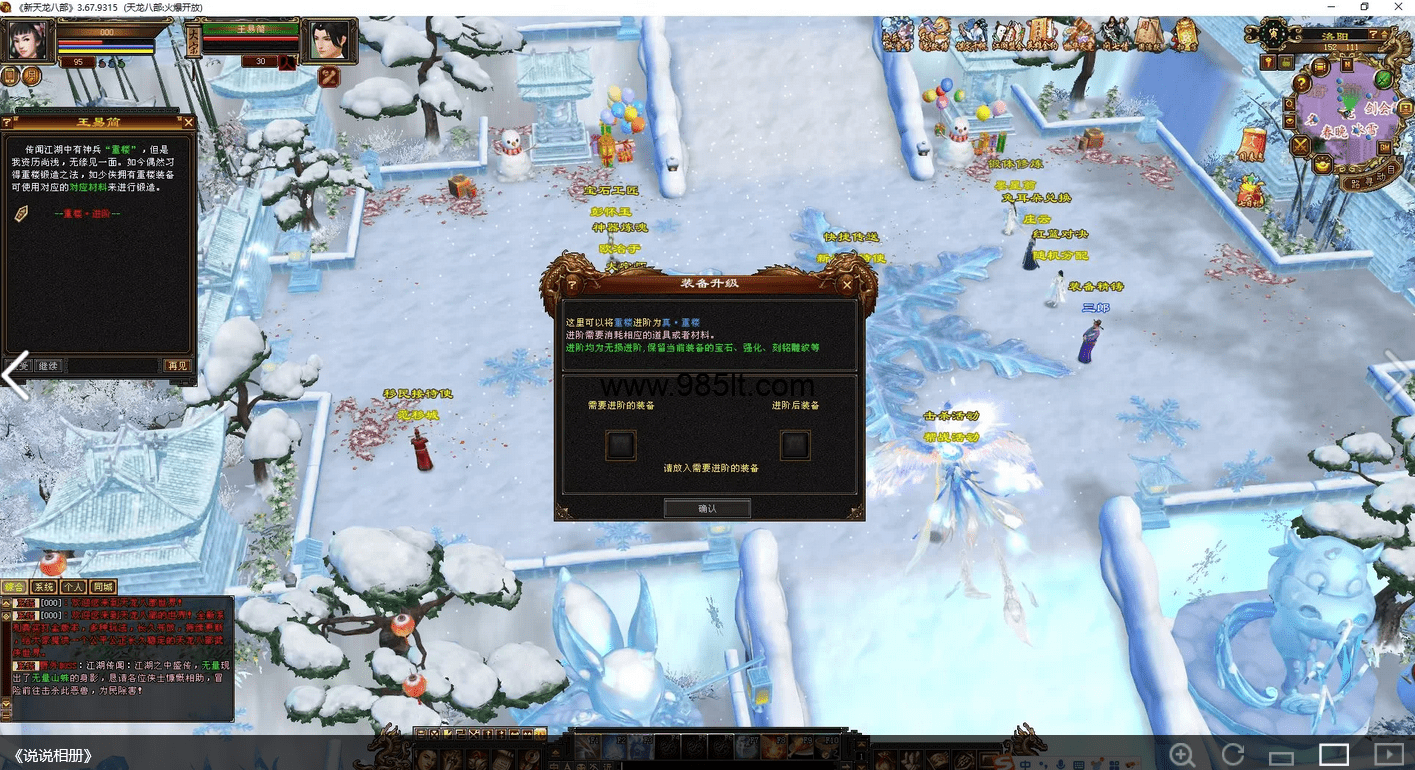1415x770 pixels.
Task: Open the 七日礼 gift bag icon
Action: click(x=1251, y=190)
